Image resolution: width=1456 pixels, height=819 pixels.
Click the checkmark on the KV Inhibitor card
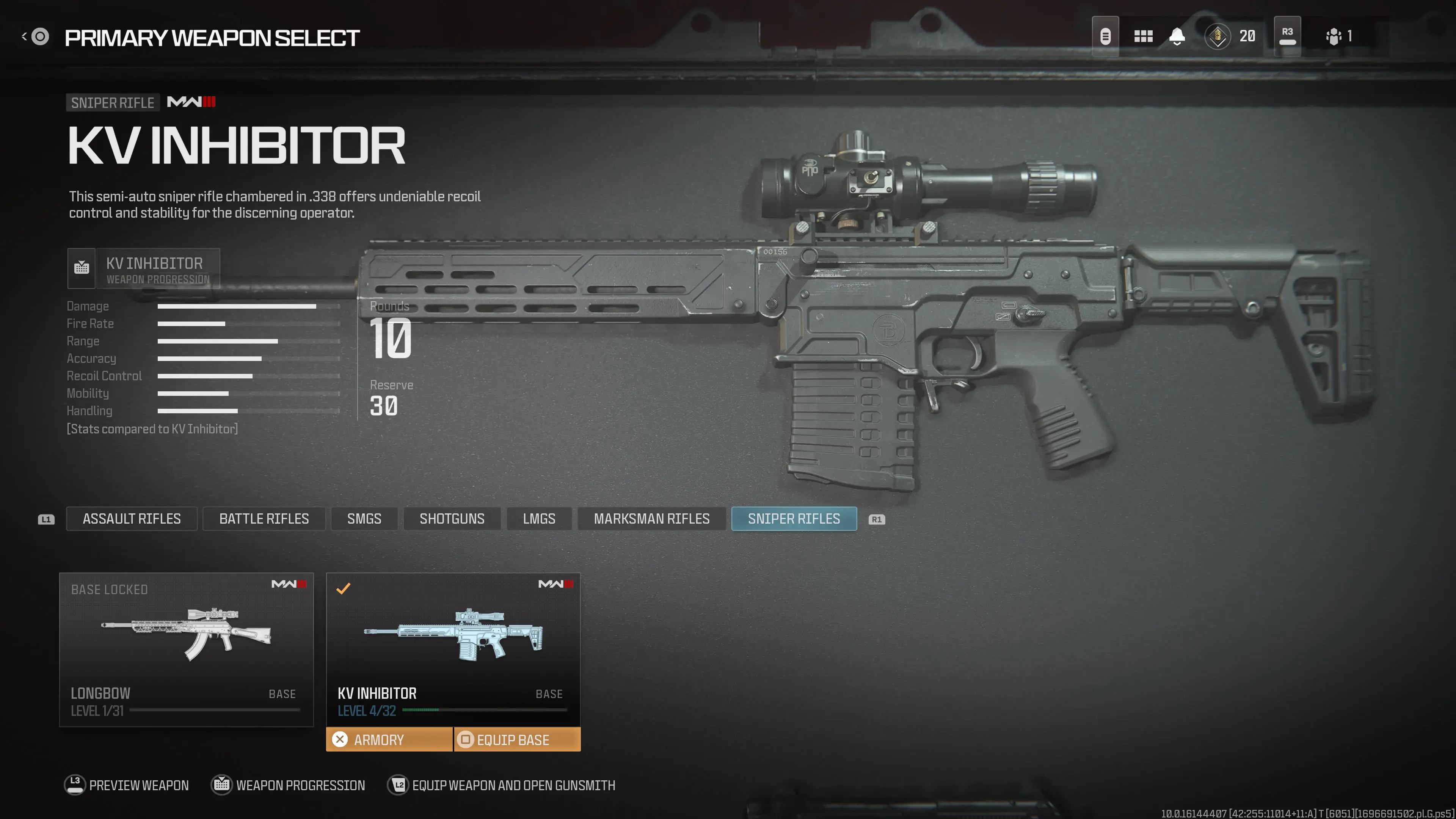(342, 589)
